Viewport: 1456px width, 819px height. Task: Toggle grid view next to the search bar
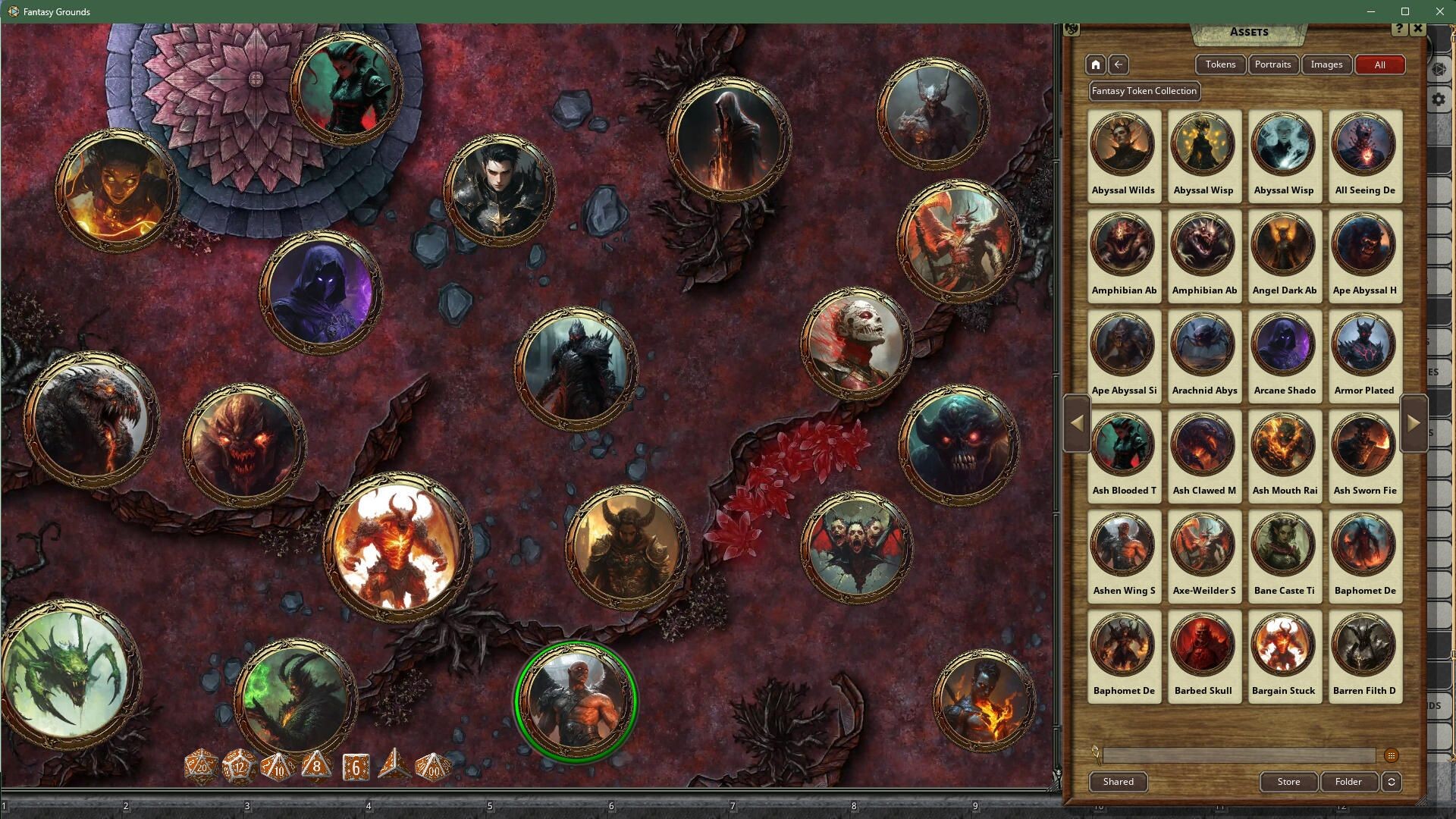pos(1392,755)
